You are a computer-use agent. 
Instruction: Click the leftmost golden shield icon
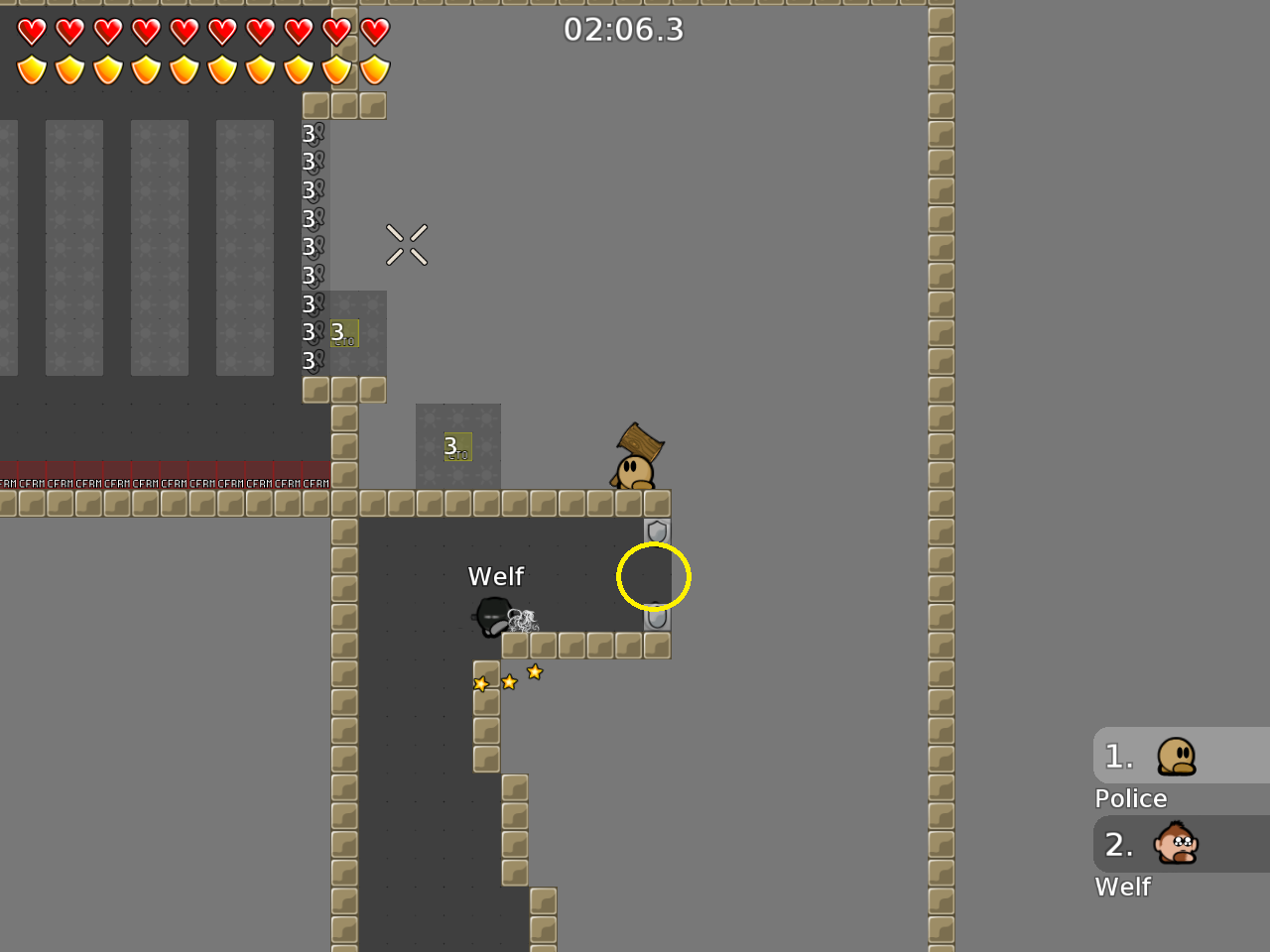pyautogui.click(x=33, y=69)
